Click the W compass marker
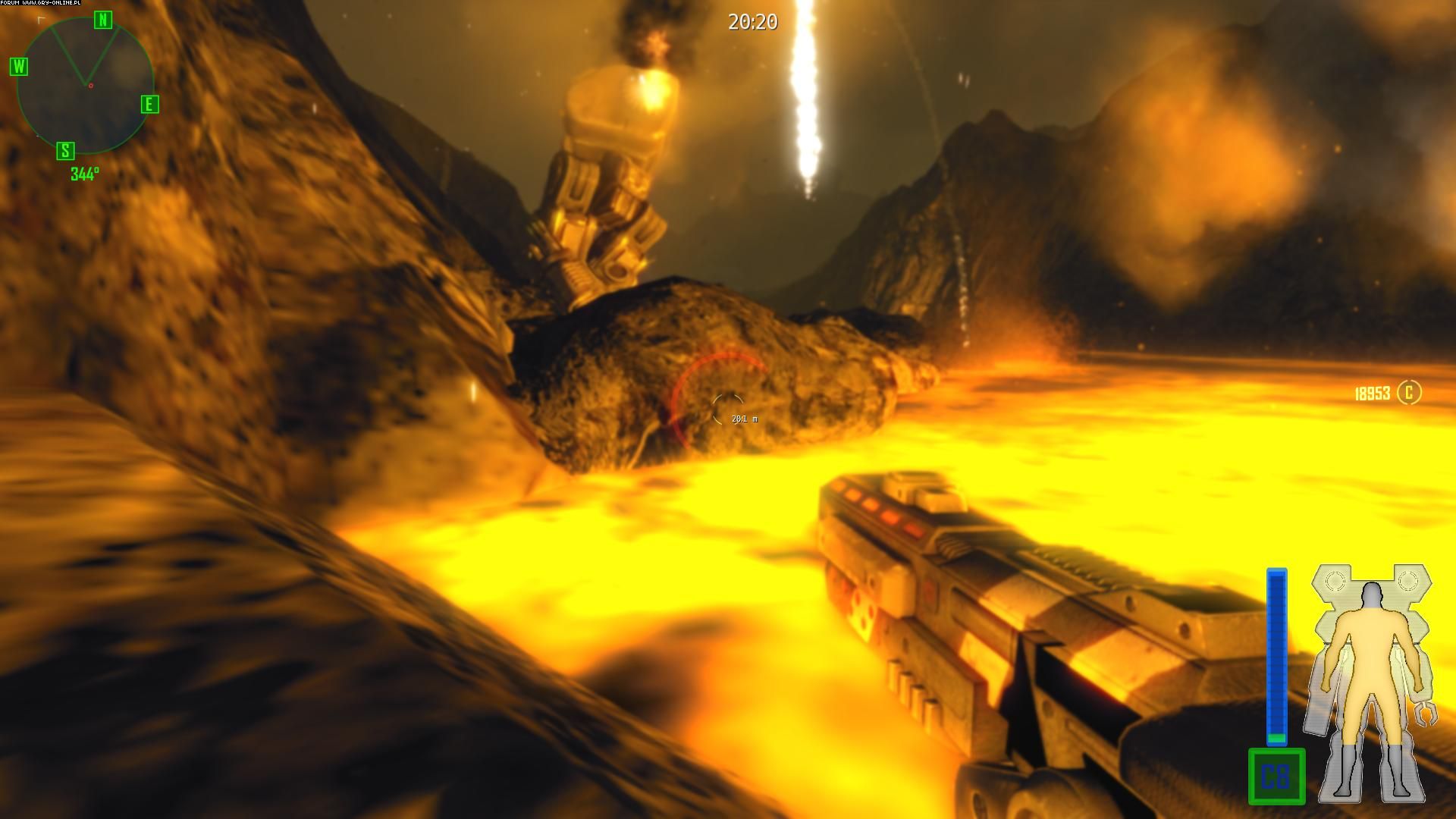 click(19, 67)
